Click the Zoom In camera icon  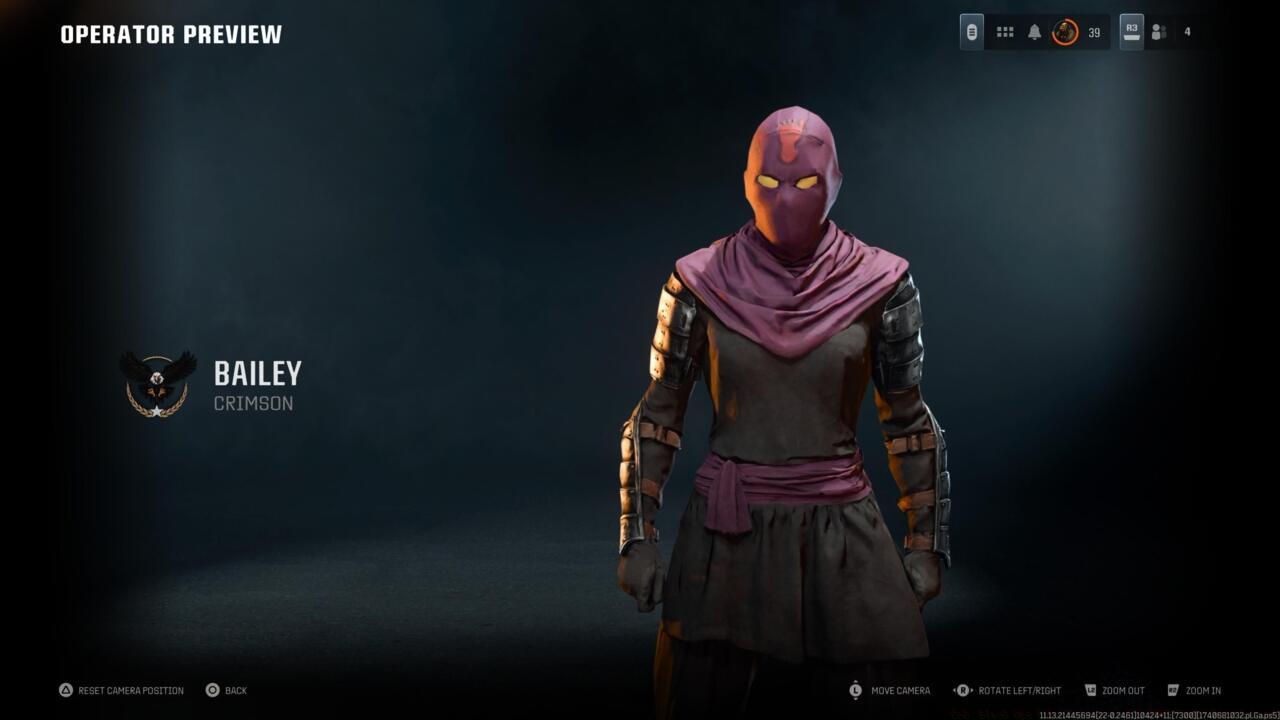(x=1171, y=690)
